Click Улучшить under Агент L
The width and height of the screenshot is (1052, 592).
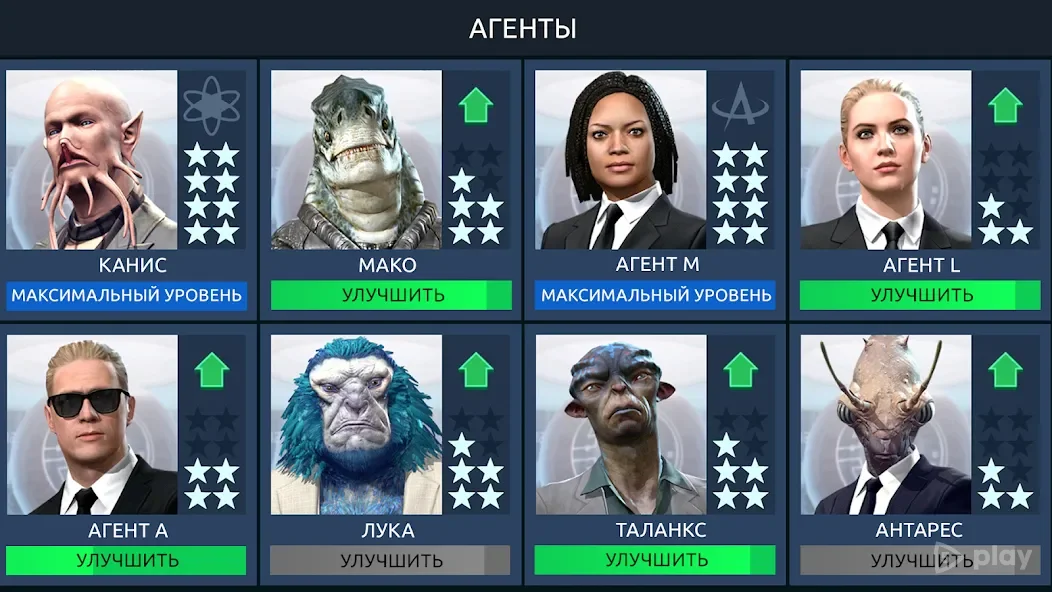pyautogui.click(x=920, y=296)
